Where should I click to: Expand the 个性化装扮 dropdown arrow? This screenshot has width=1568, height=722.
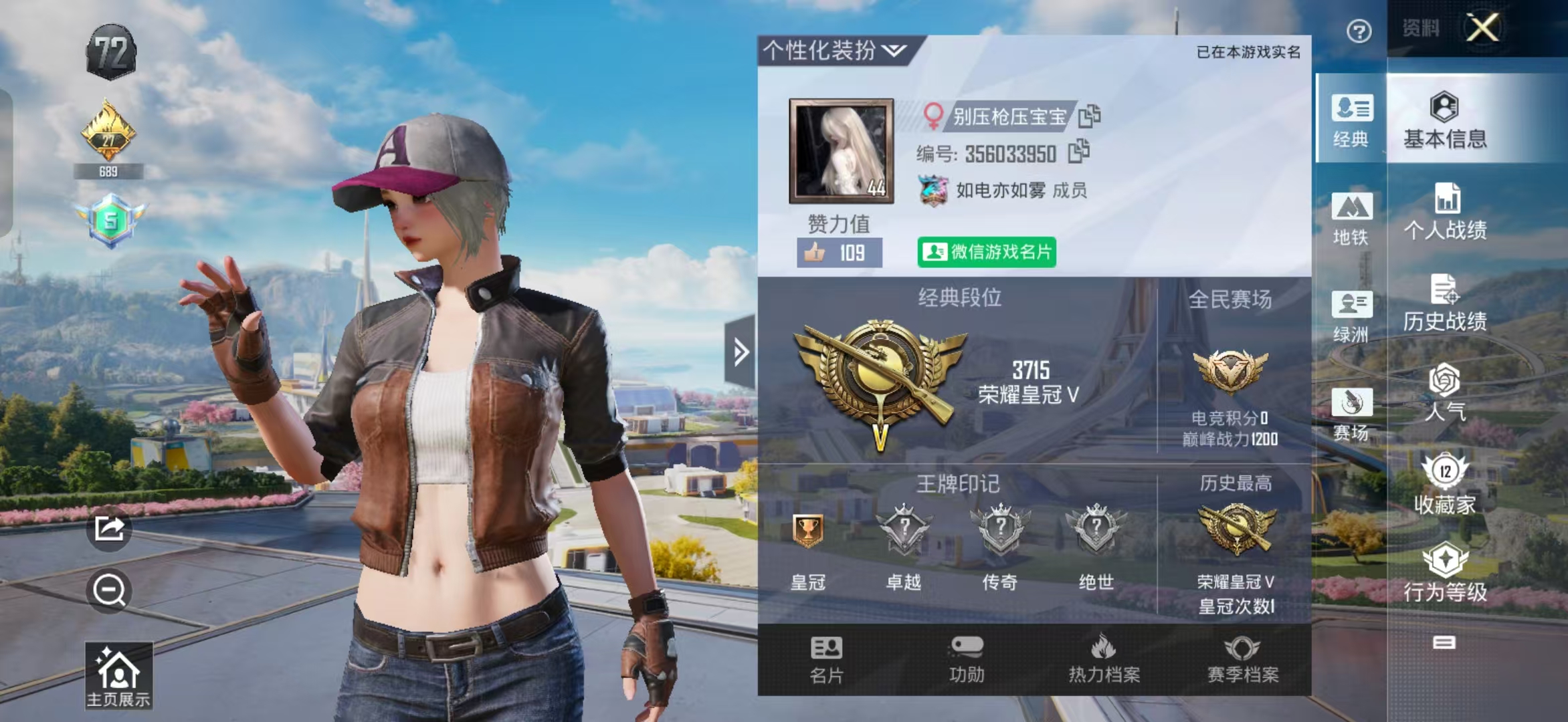click(x=896, y=49)
